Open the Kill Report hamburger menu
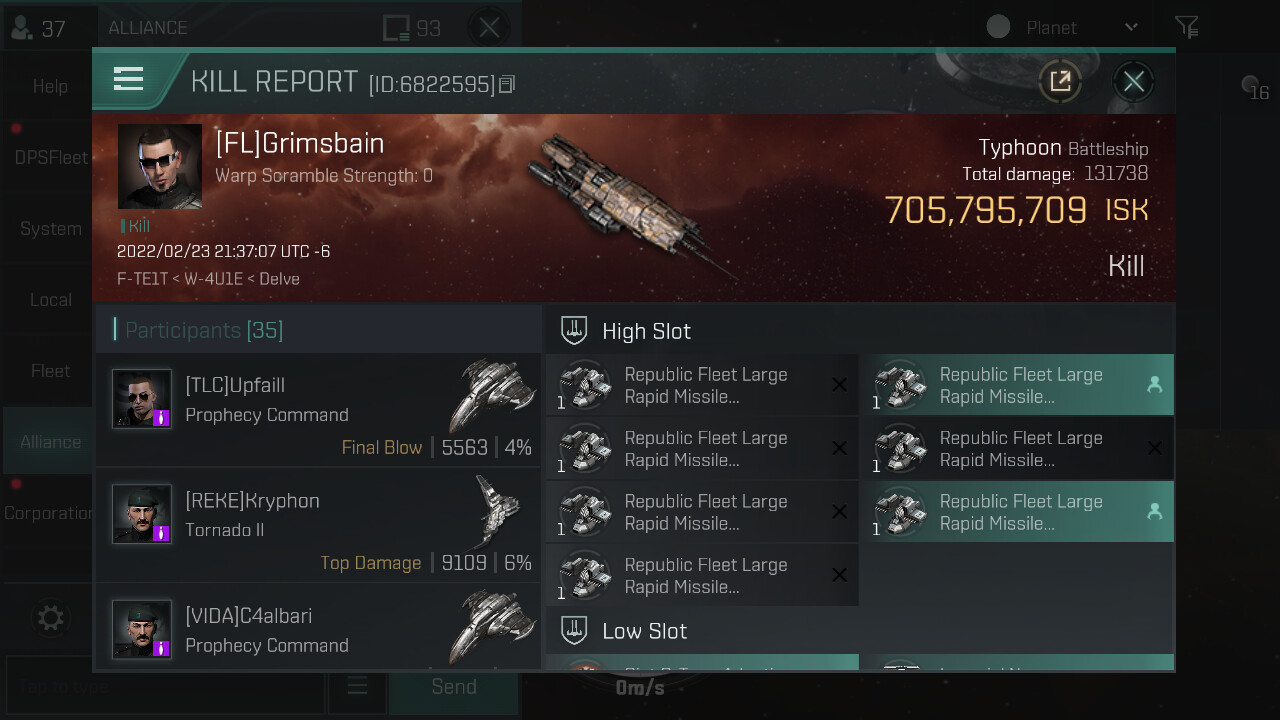The width and height of the screenshot is (1280, 720). 129,79
